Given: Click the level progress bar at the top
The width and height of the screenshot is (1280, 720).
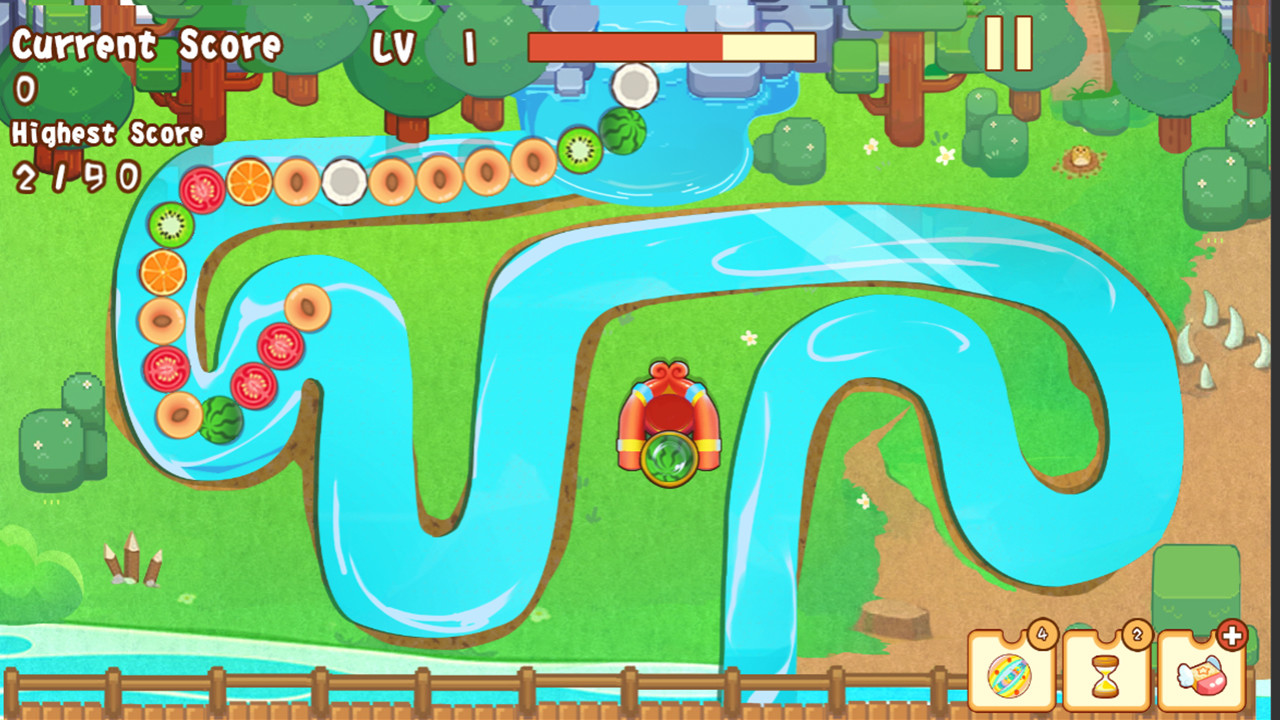Looking at the screenshot, I should [x=670, y=45].
